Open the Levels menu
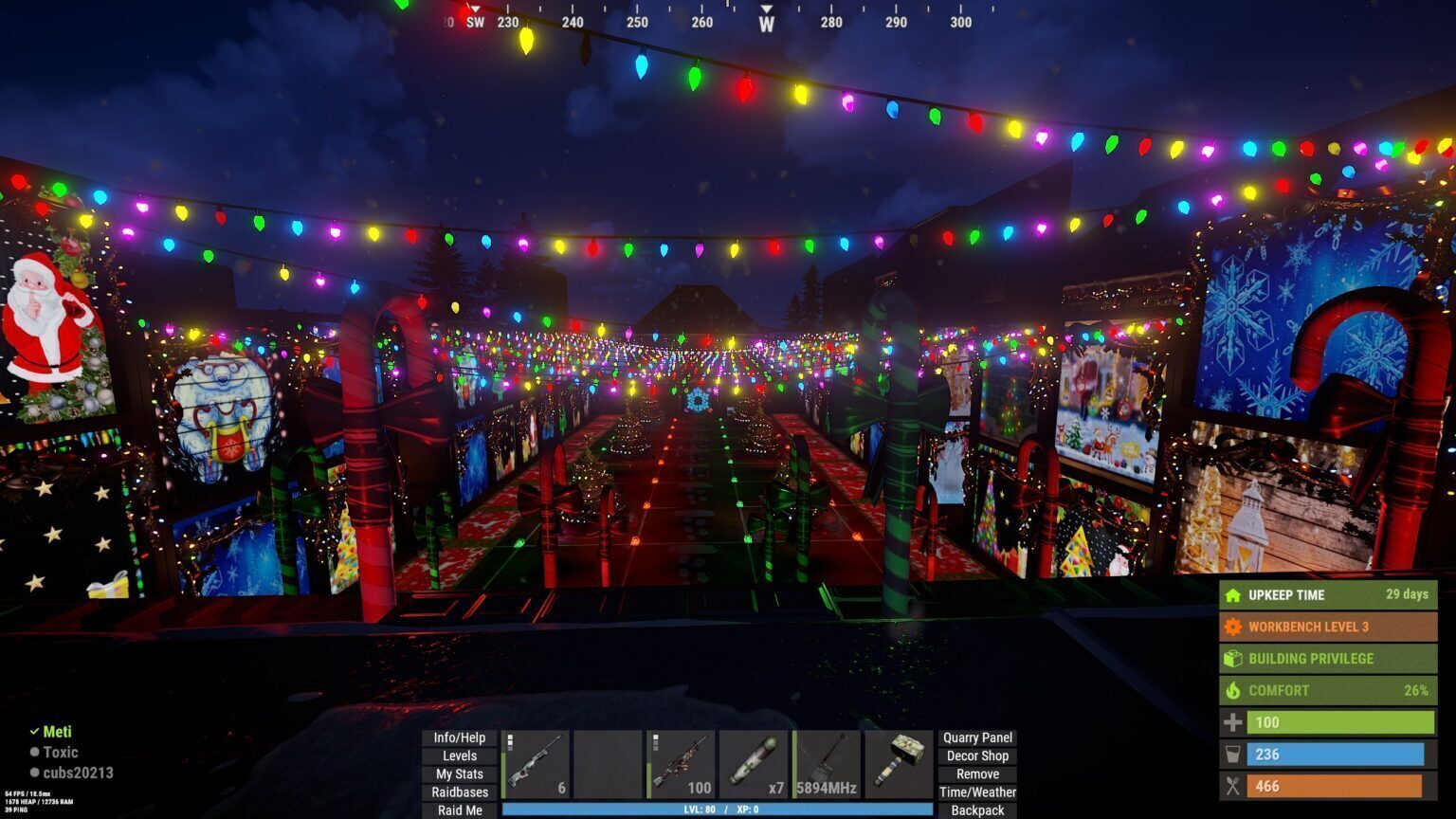Image resolution: width=1456 pixels, height=819 pixels. pos(460,755)
